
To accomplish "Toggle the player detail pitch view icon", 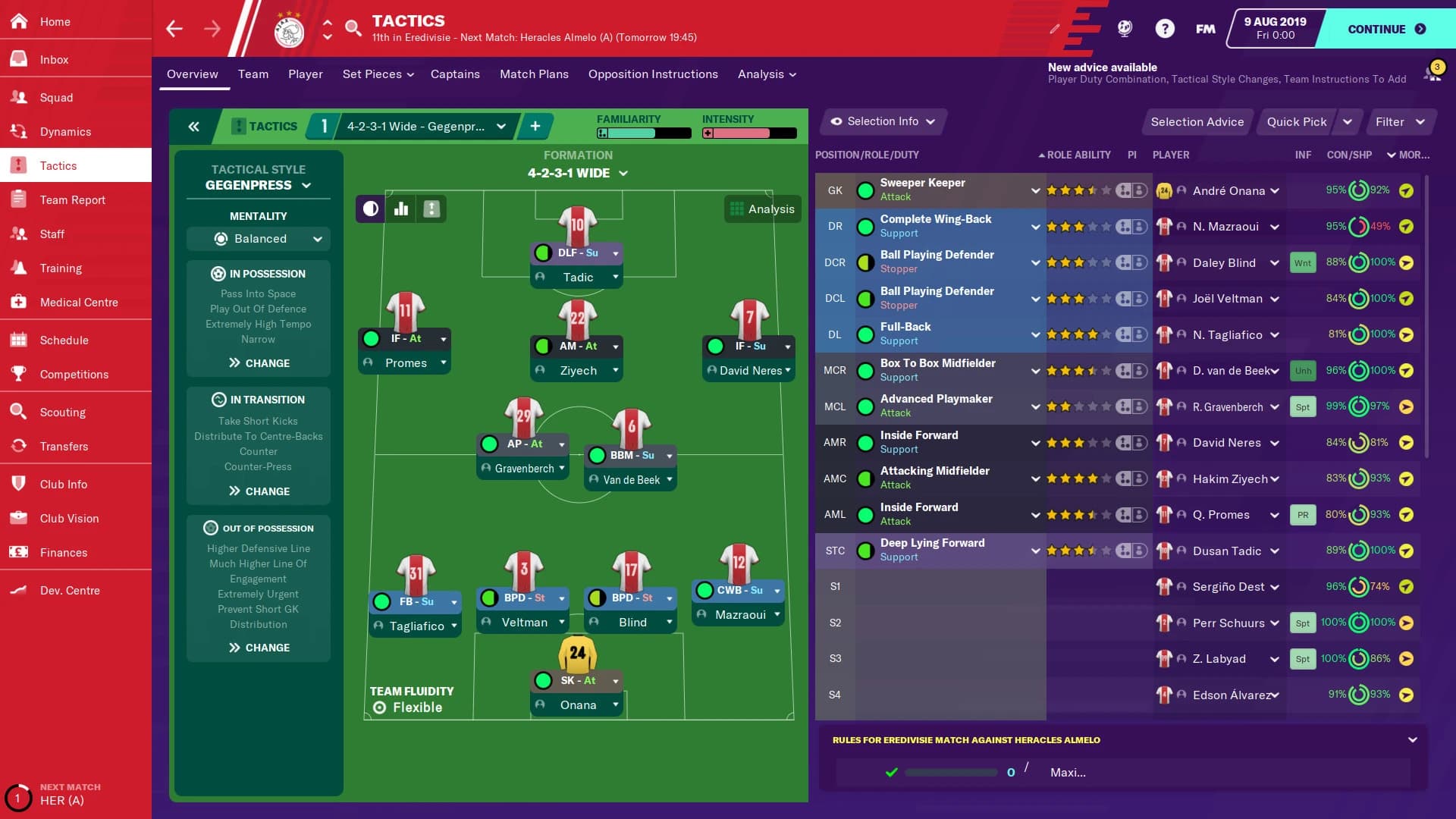I will click(431, 209).
